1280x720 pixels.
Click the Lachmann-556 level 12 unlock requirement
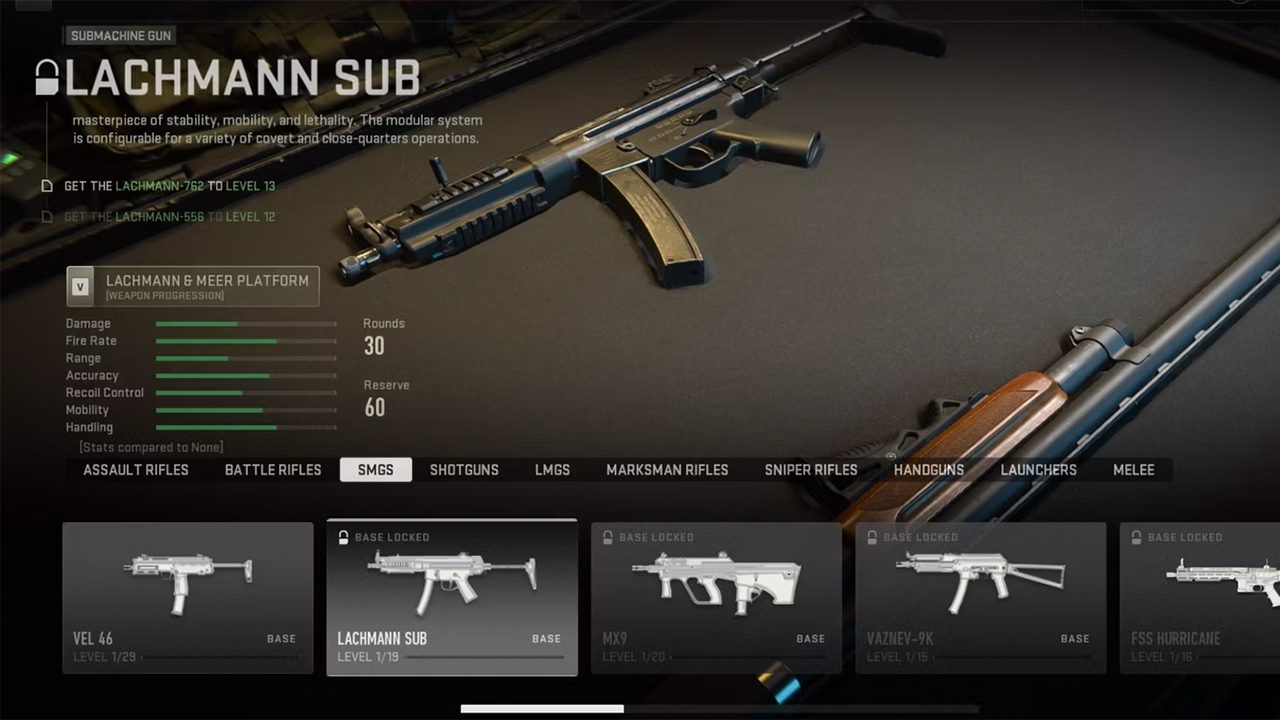point(169,217)
